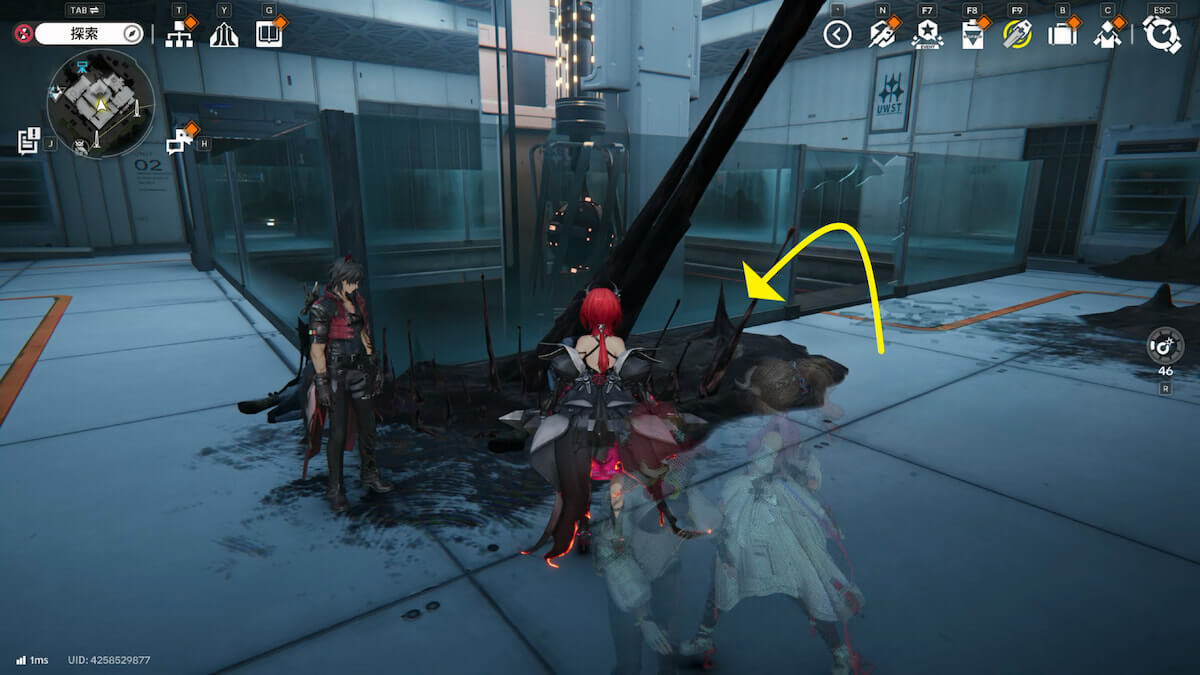Open the yellow-ringed card icon
1200x675 pixels.
click(1017, 34)
